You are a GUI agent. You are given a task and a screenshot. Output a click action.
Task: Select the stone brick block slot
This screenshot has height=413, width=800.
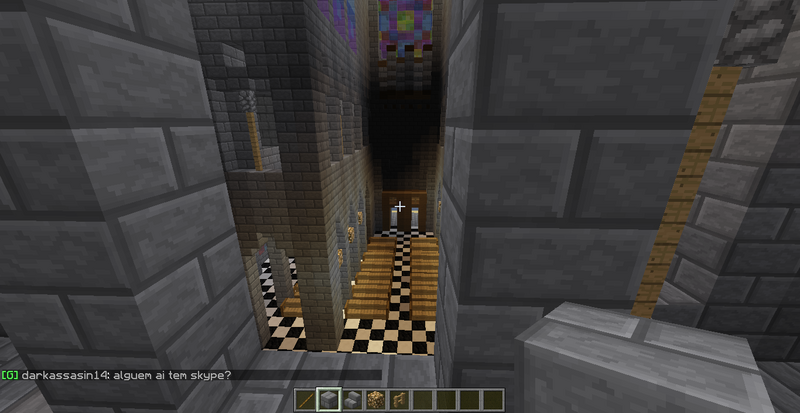(330, 400)
